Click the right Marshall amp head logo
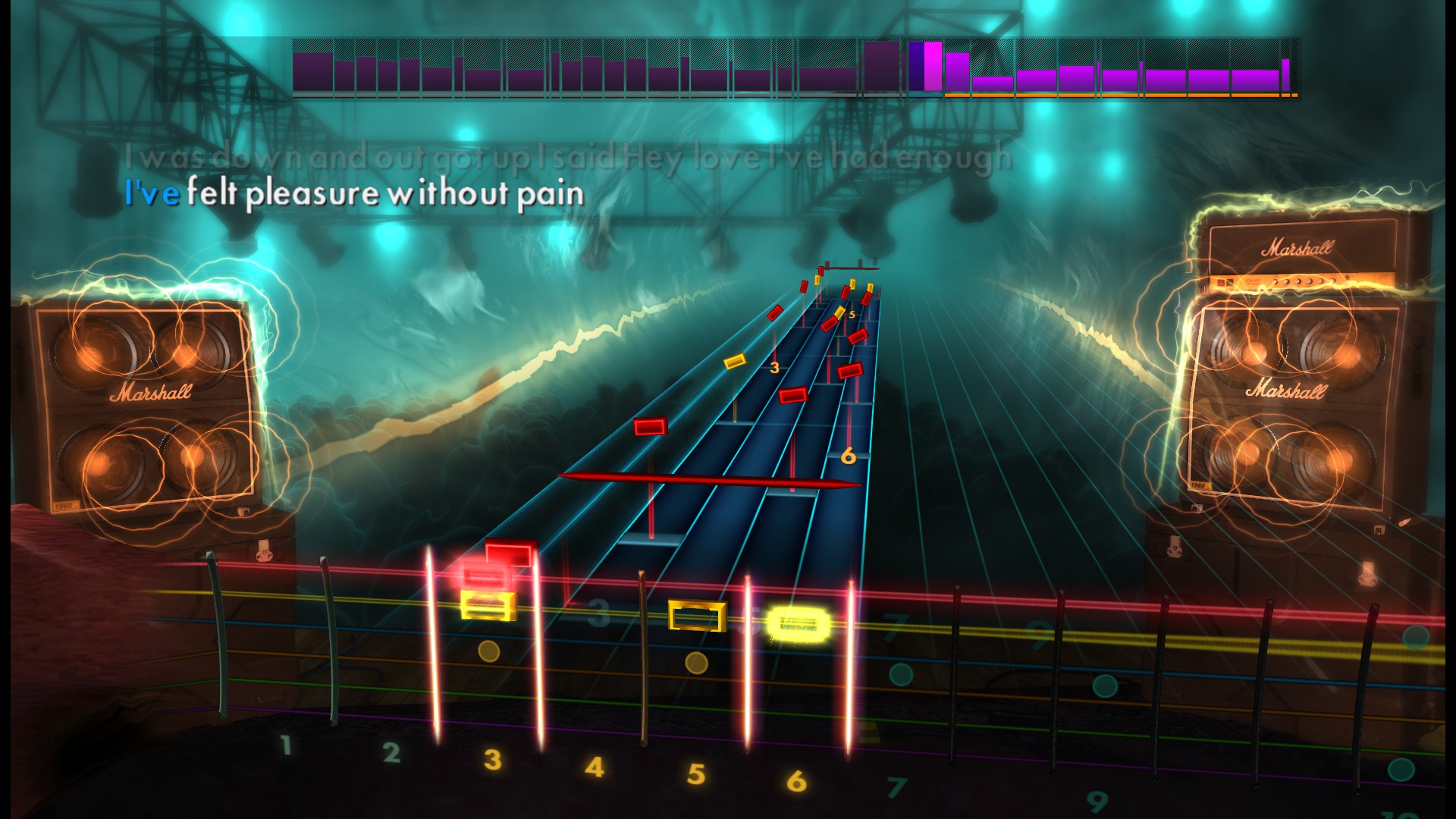Screen dimensions: 1456x819 tap(1301, 246)
